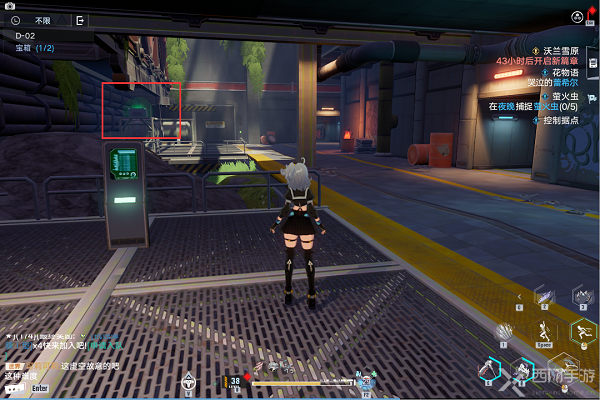This screenshot has height=400, width=600.
Task: Select the 花物语 quest in the tracker
Action: pyautogui.click(x=568, y=72)
